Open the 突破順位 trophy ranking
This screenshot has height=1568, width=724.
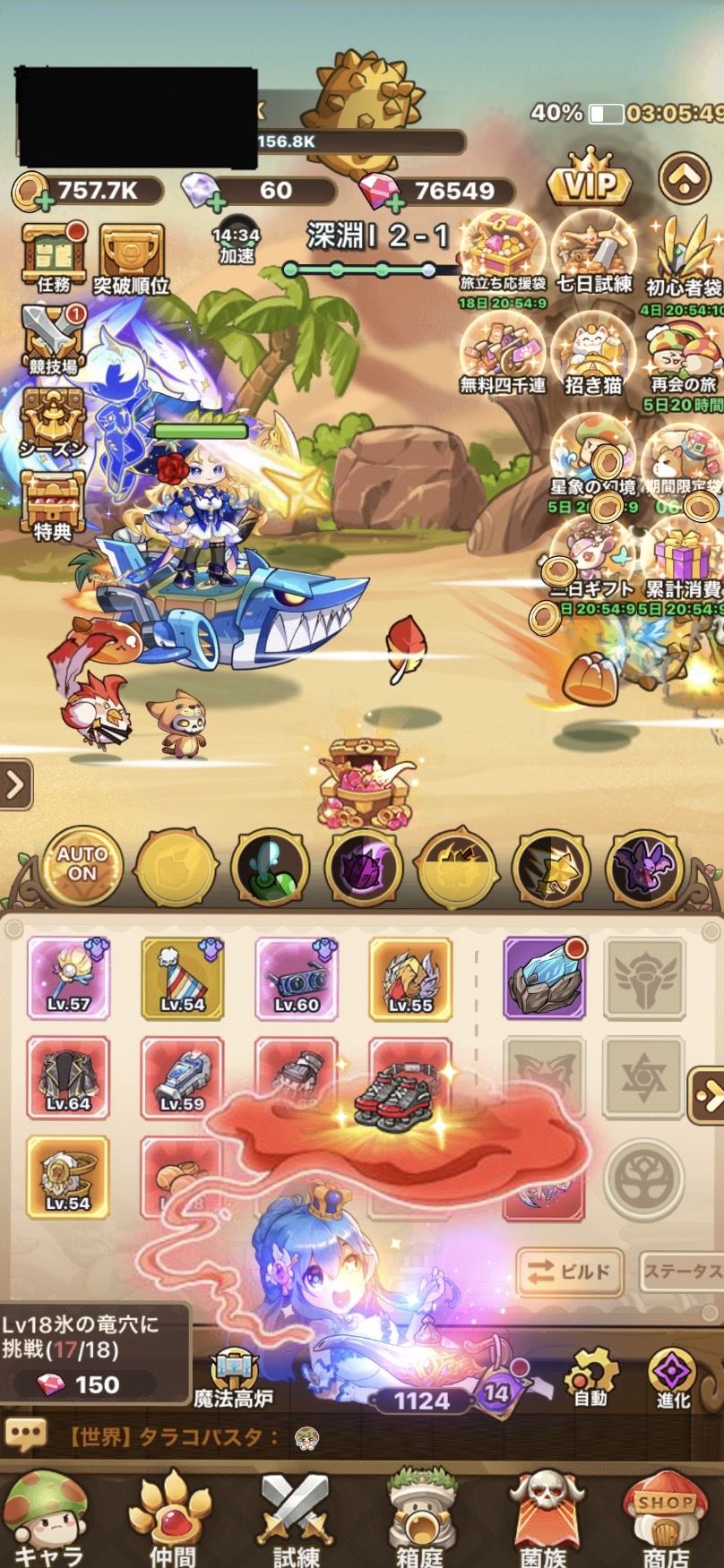point(131,257)
